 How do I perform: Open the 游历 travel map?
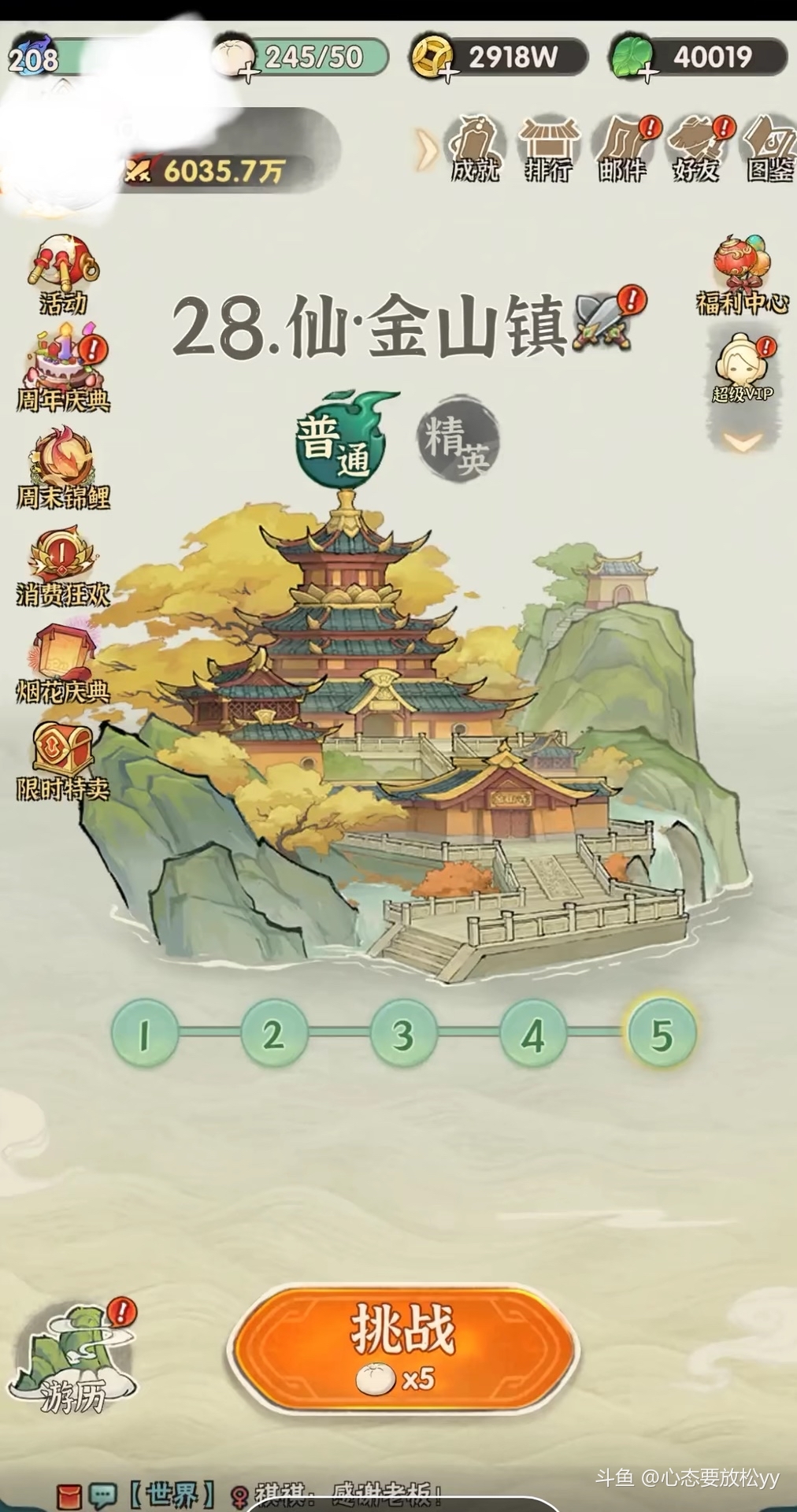coord(72,1360)
